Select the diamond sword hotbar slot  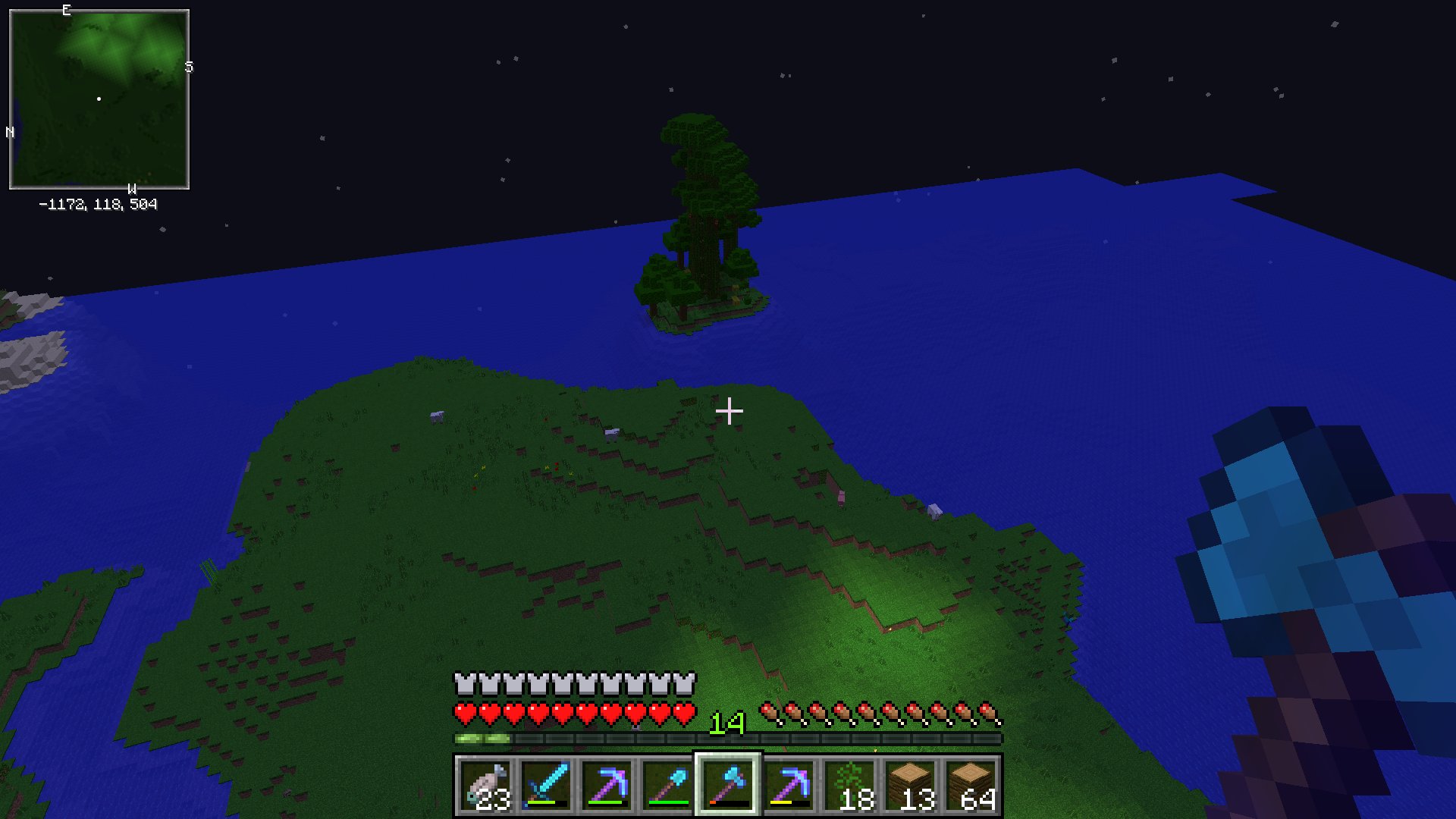click(x=547, y=786)
